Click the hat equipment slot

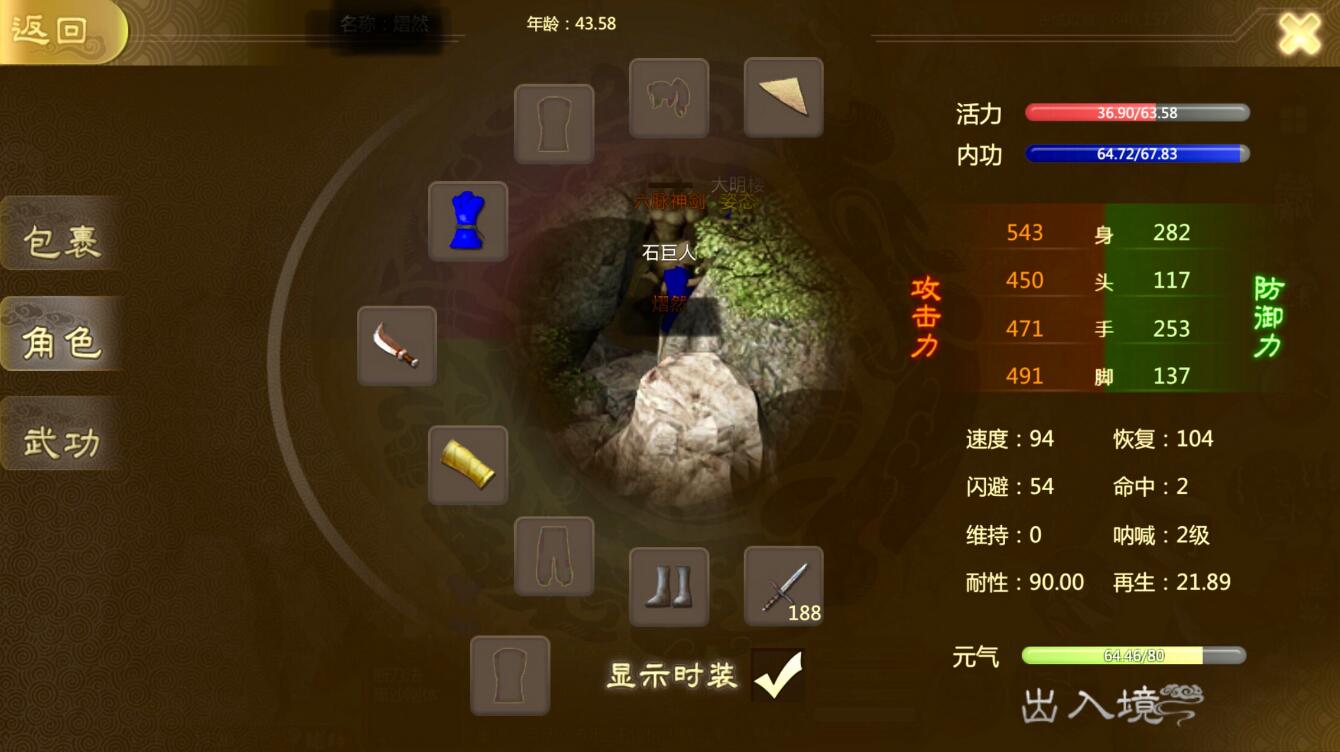click(669, 96)
